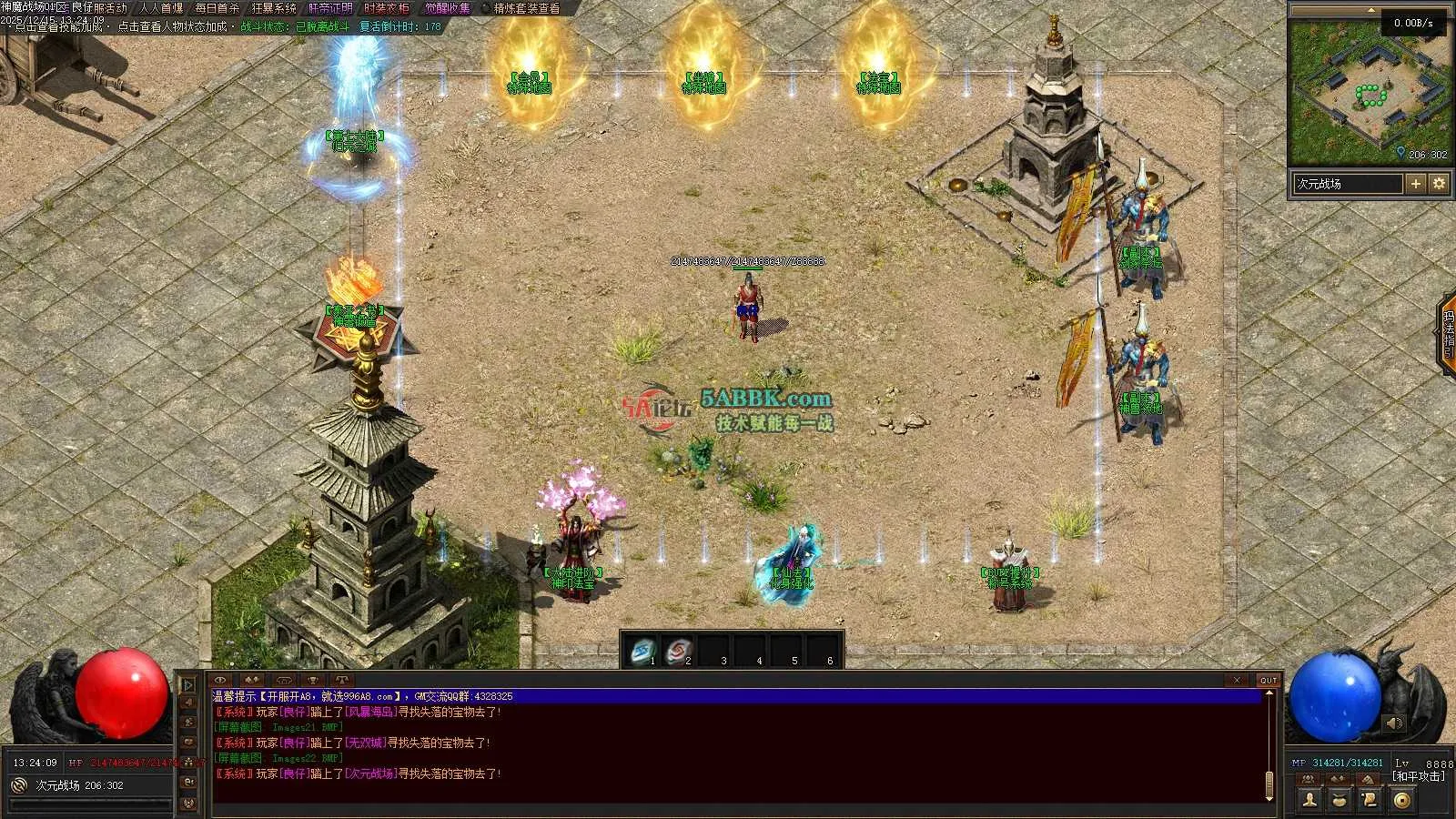Click the side tab on right screen edge
This screenshot has height=819, width=1456.
(x=1446, y=332)
